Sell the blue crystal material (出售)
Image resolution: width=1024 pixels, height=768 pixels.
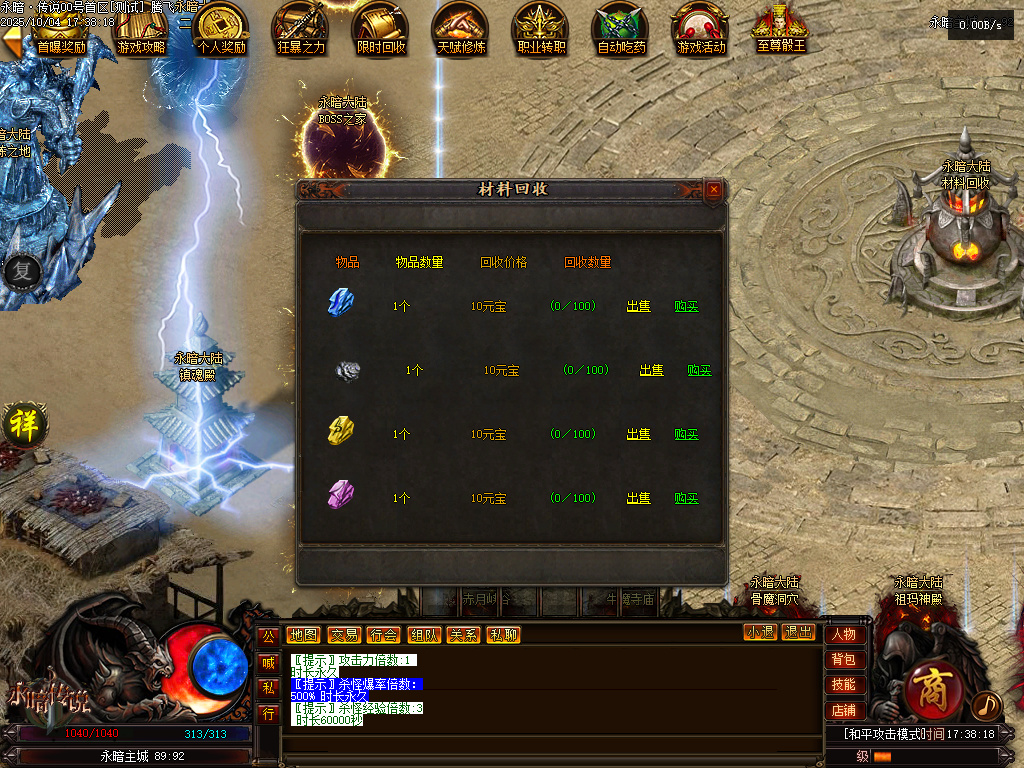tap(638, 306)
